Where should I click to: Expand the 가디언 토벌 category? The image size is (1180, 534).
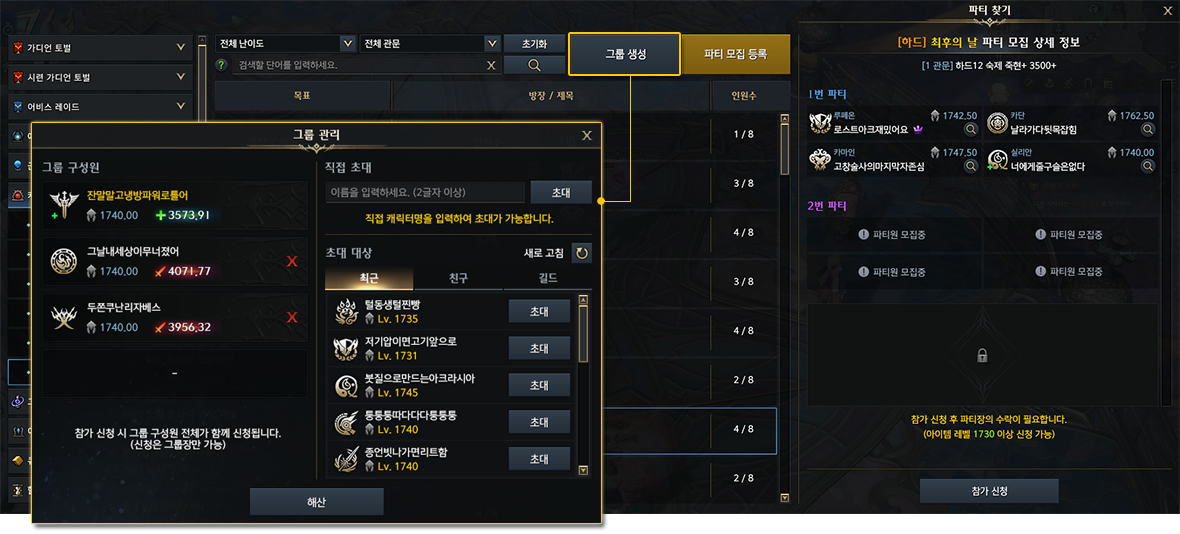[180, 47]
